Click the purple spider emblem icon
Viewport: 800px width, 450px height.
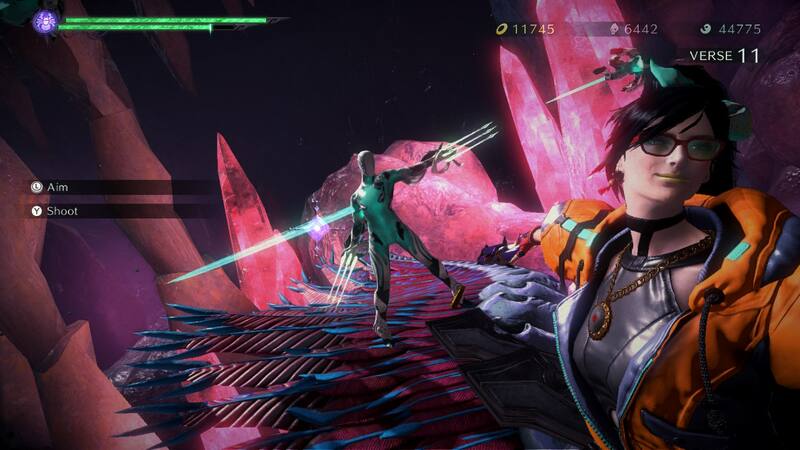[x=45, y=21]
